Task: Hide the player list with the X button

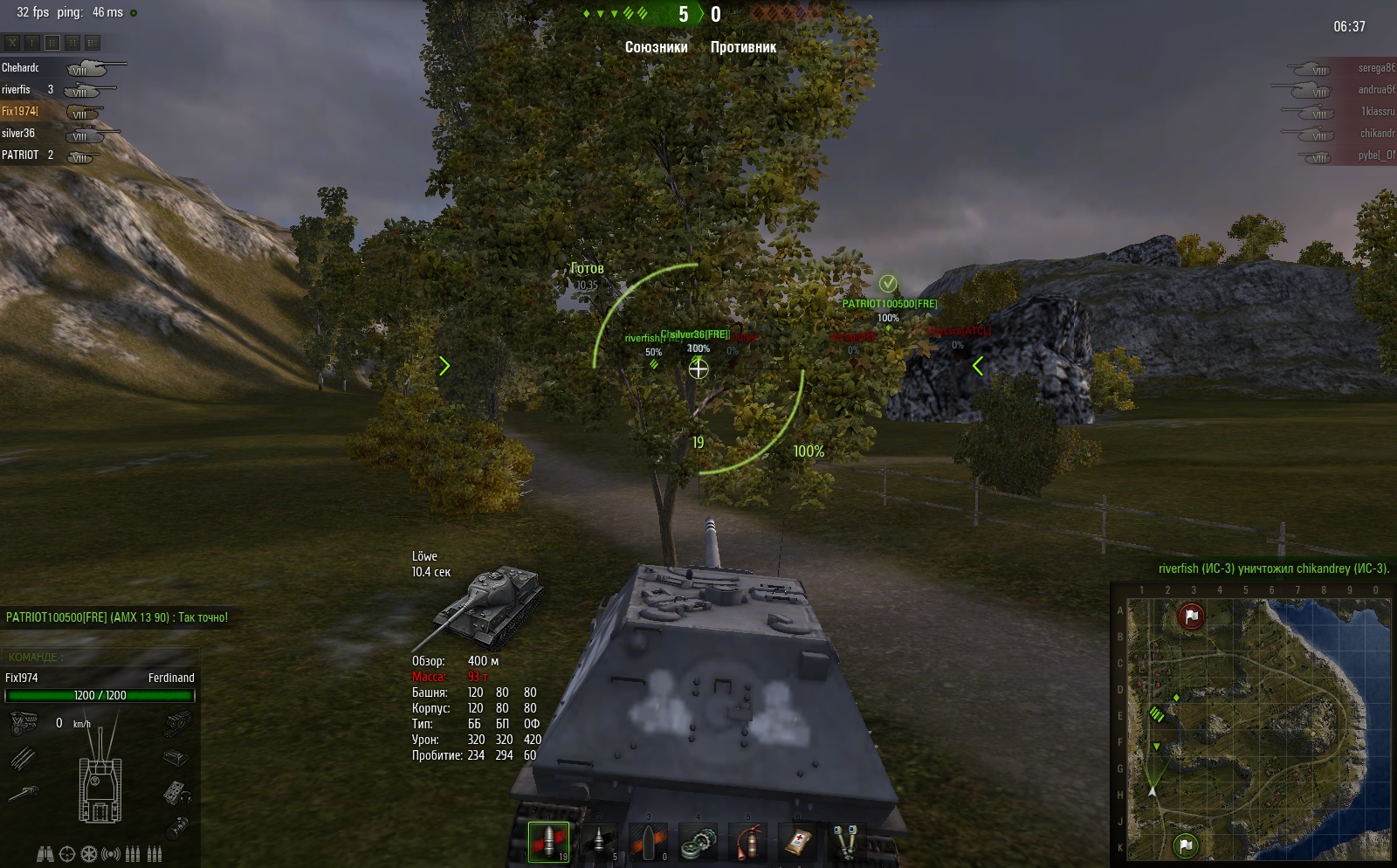Action: tap(12, 42)
